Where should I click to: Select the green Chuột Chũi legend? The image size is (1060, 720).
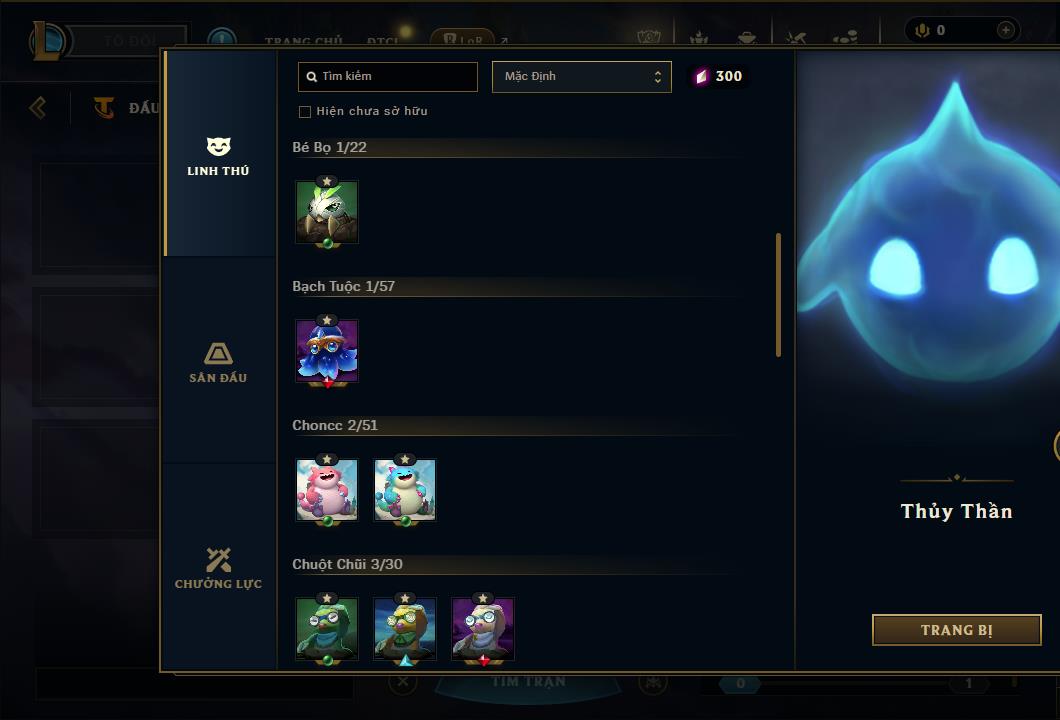[327, 629]
